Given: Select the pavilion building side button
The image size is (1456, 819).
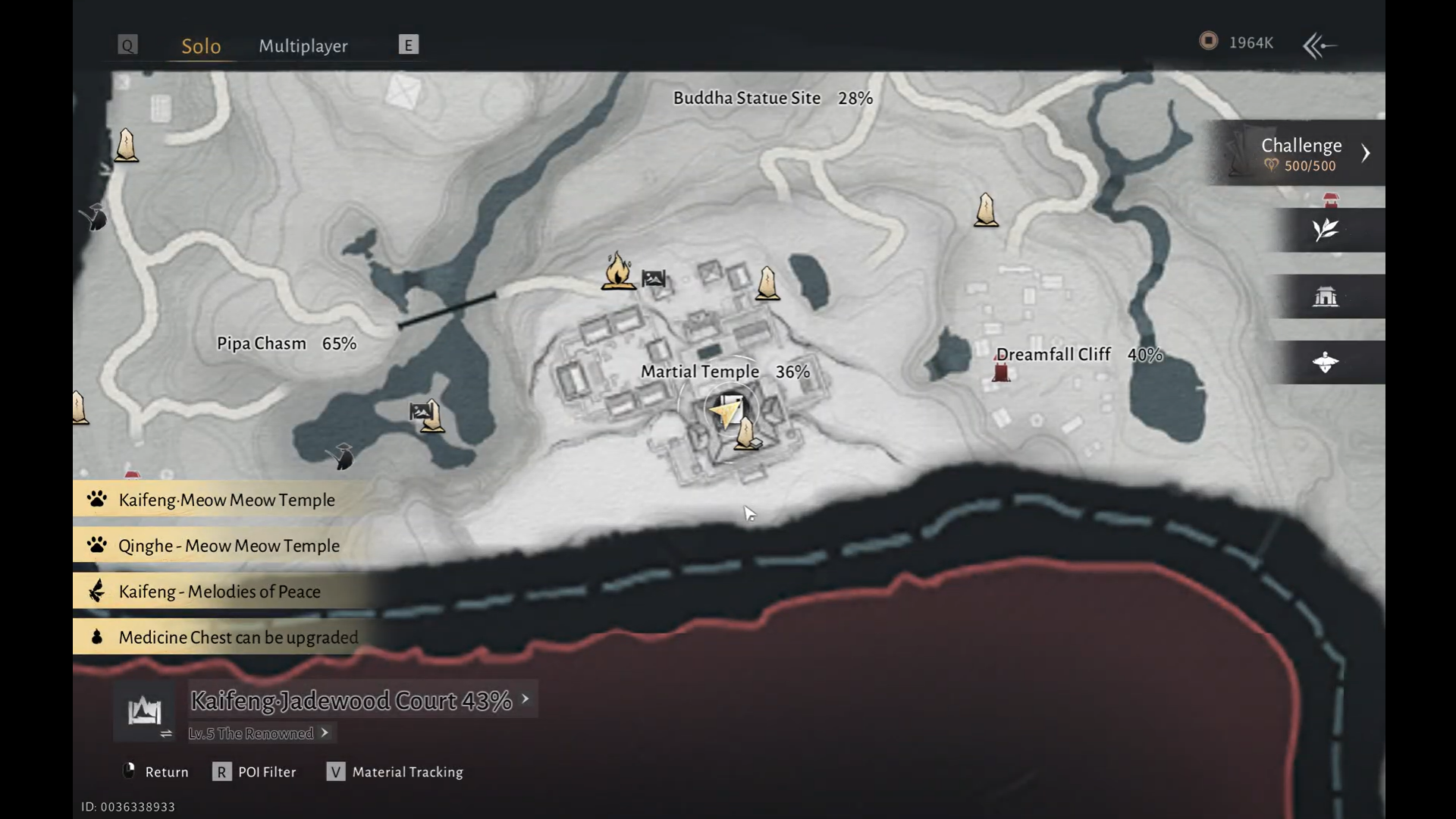Looking at the screenshot, I should [x=1326, y=297].
